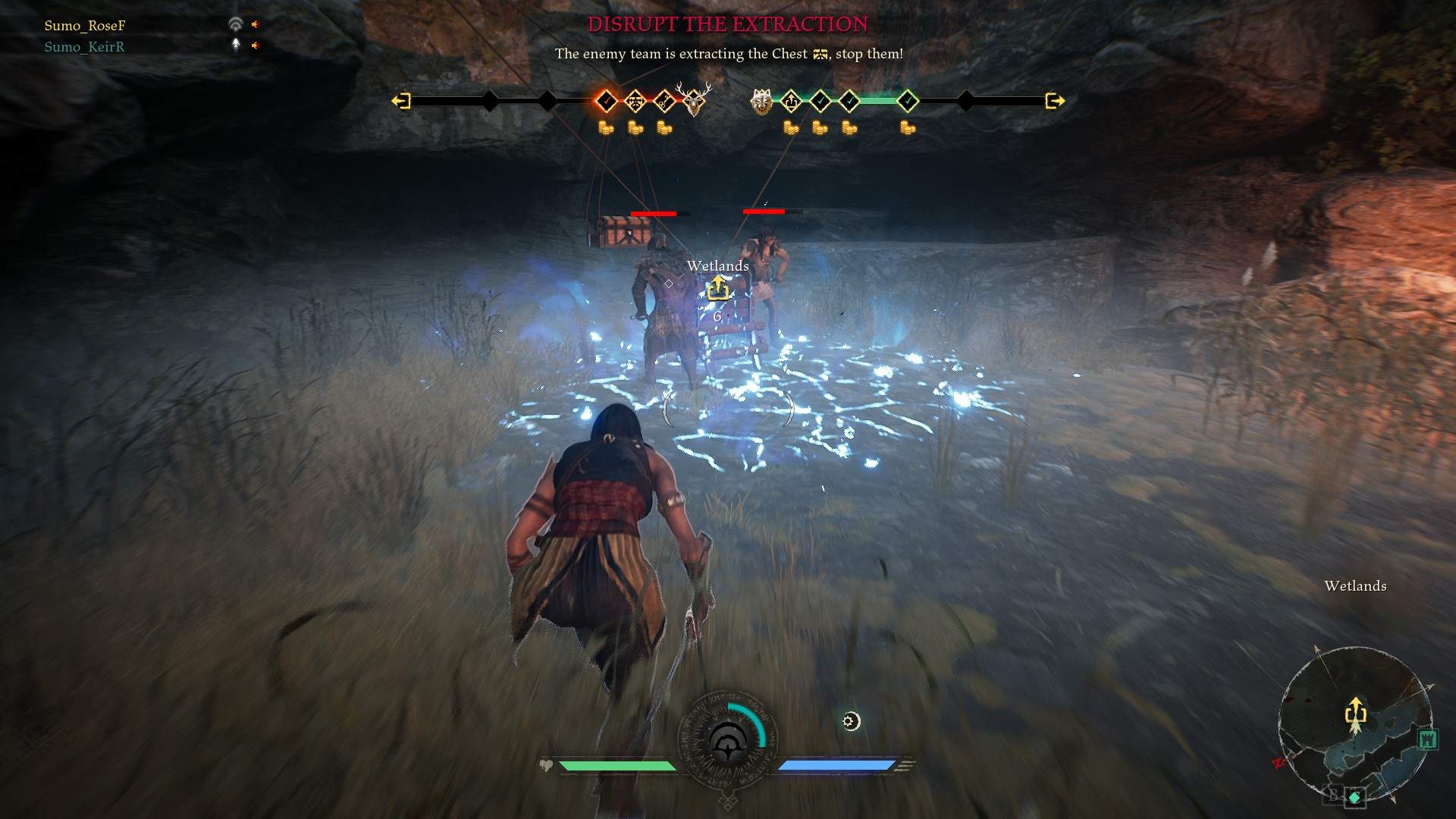The width and height of the screenshot is (1456, 819).
Task: Click the class icon next to Sumo_KeirR
Action: [x=235, y=45]
